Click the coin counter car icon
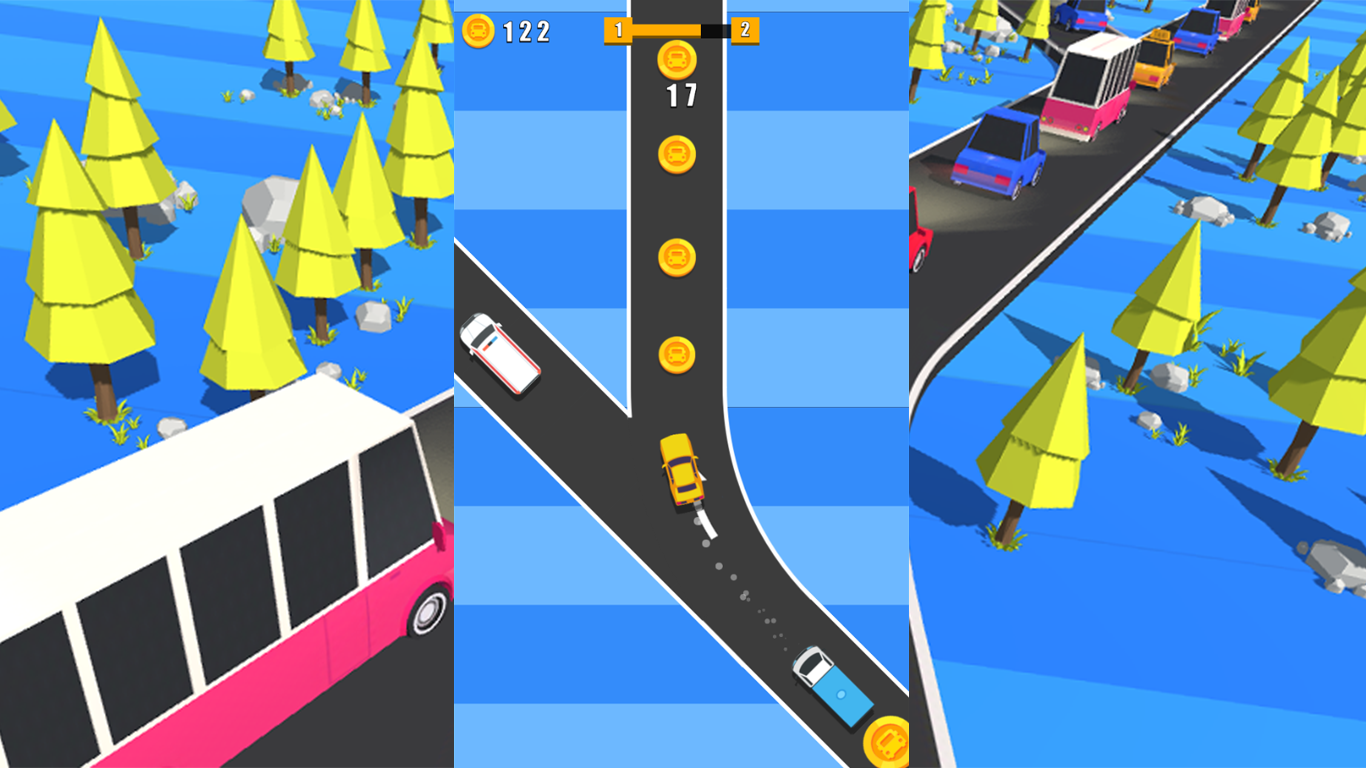This screenshot has height=768, width=1366. 478,31
